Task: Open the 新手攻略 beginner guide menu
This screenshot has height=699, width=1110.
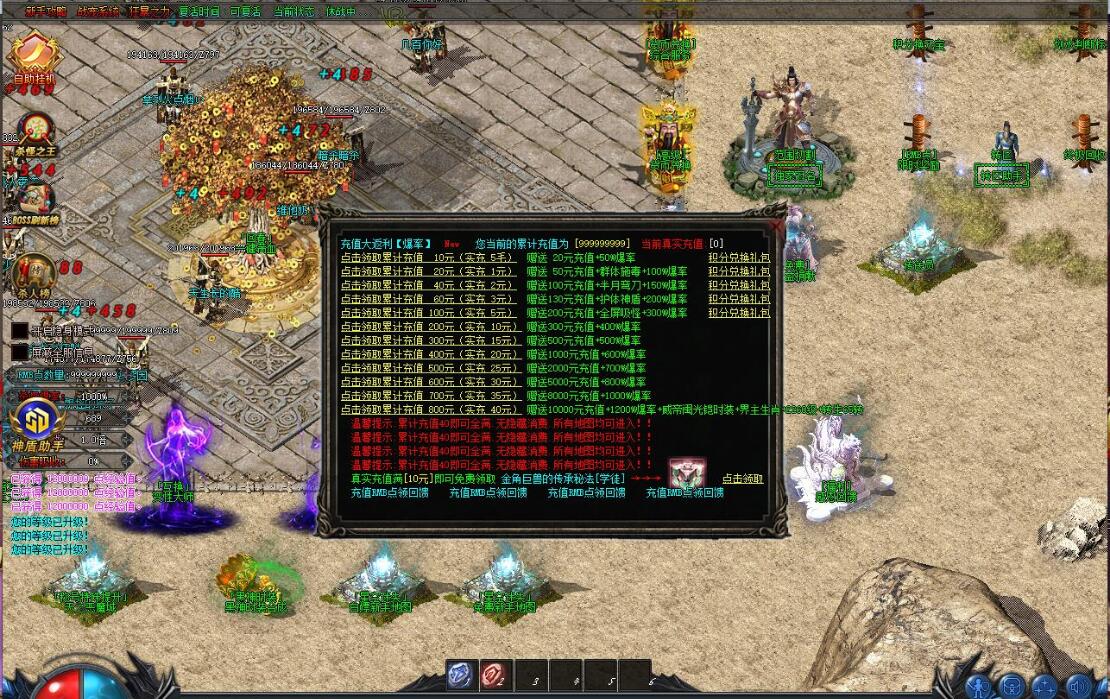Action: pyautogui.click(x=45, y=12)
